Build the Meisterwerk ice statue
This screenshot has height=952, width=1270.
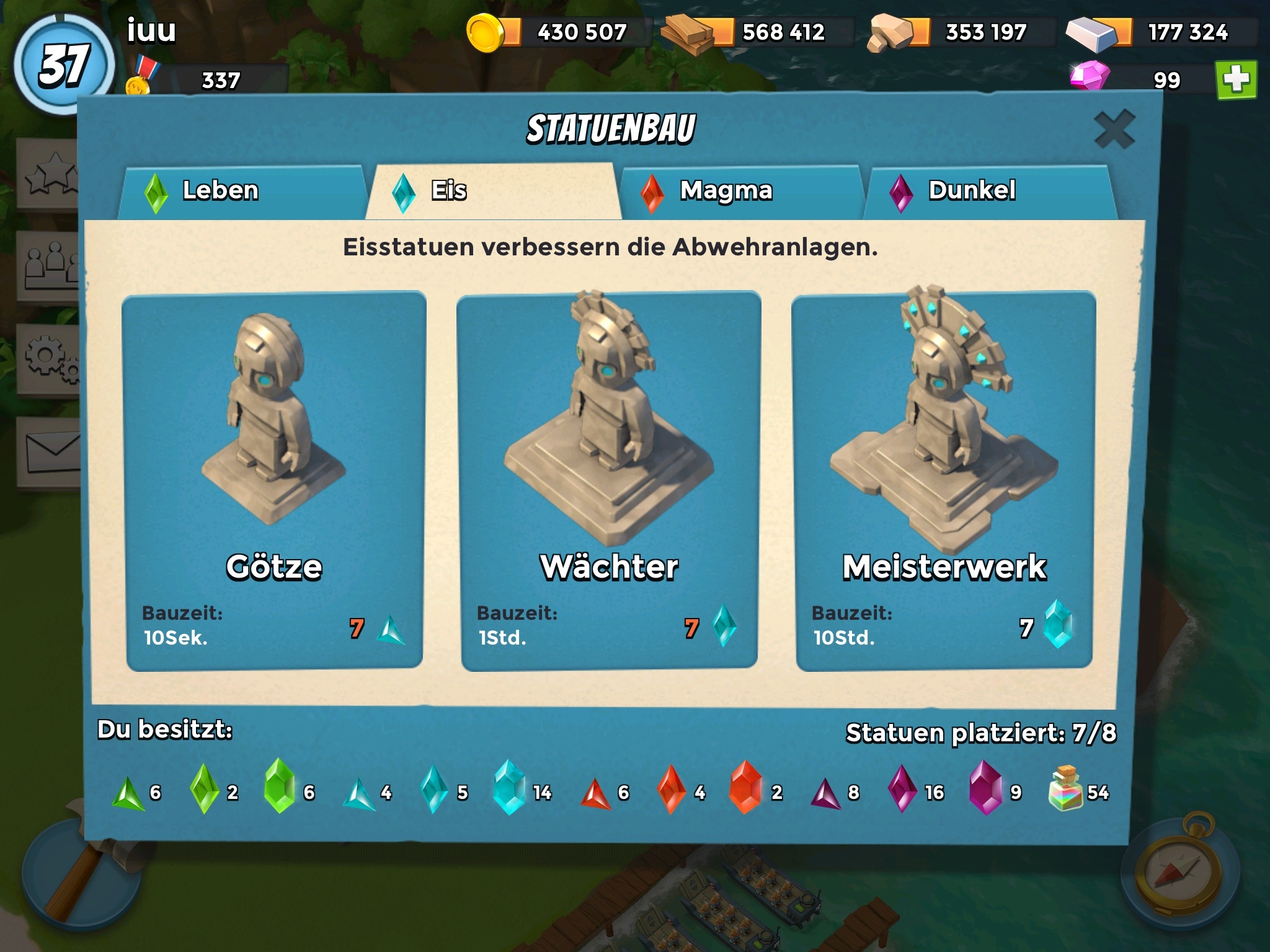click(x=944, y=480)
